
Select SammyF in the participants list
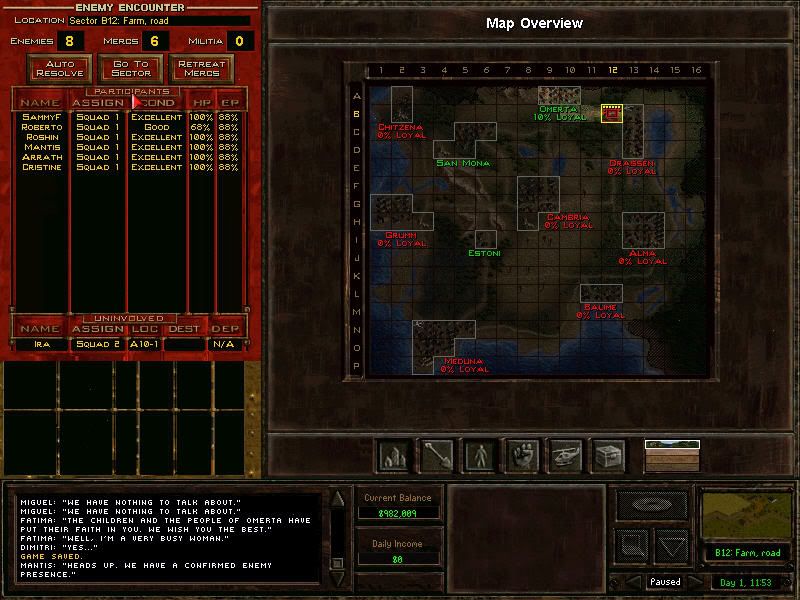(x=40, y=117)
